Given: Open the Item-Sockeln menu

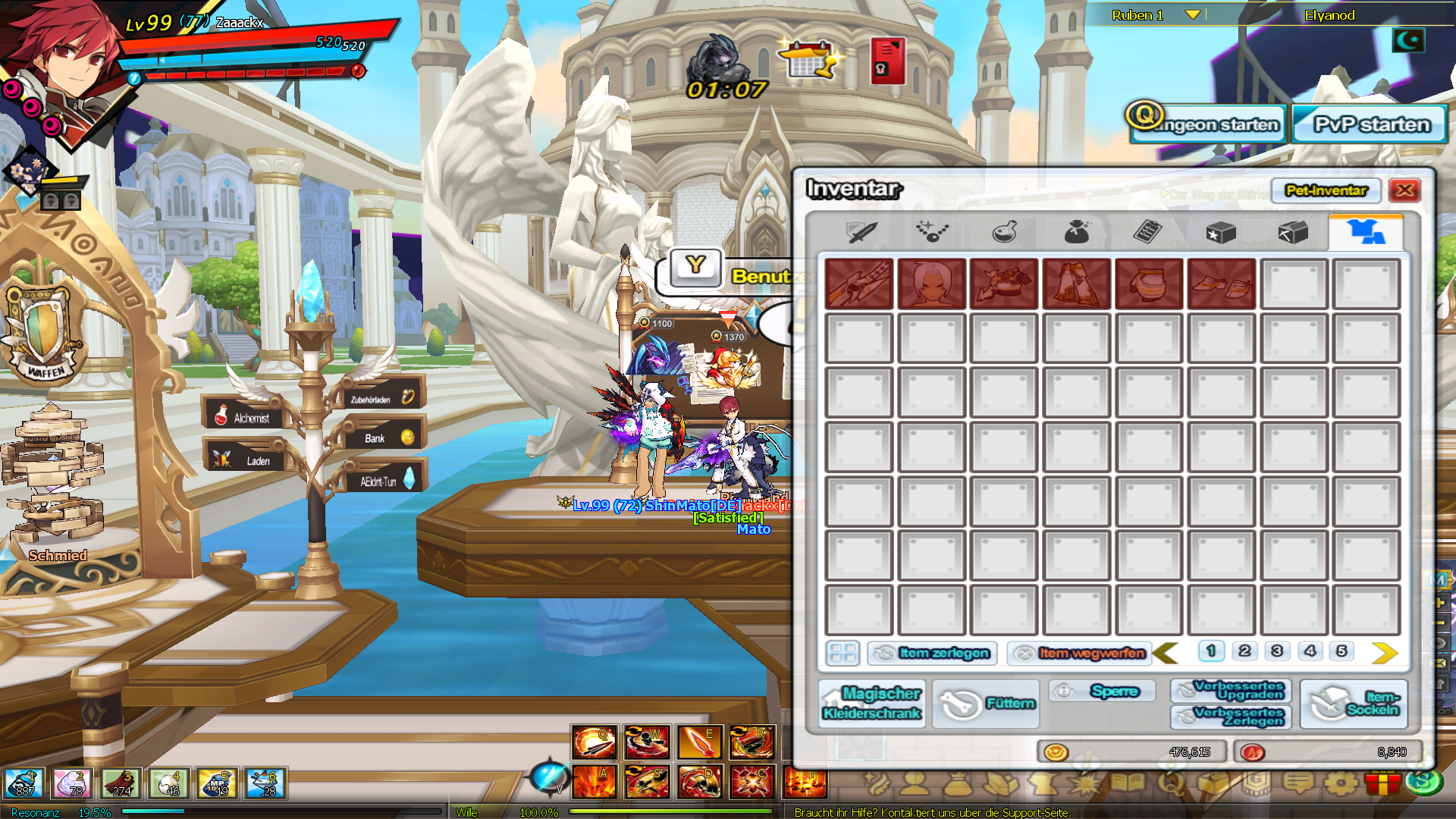Looking at the screenshot, I should click(1354, 704).
